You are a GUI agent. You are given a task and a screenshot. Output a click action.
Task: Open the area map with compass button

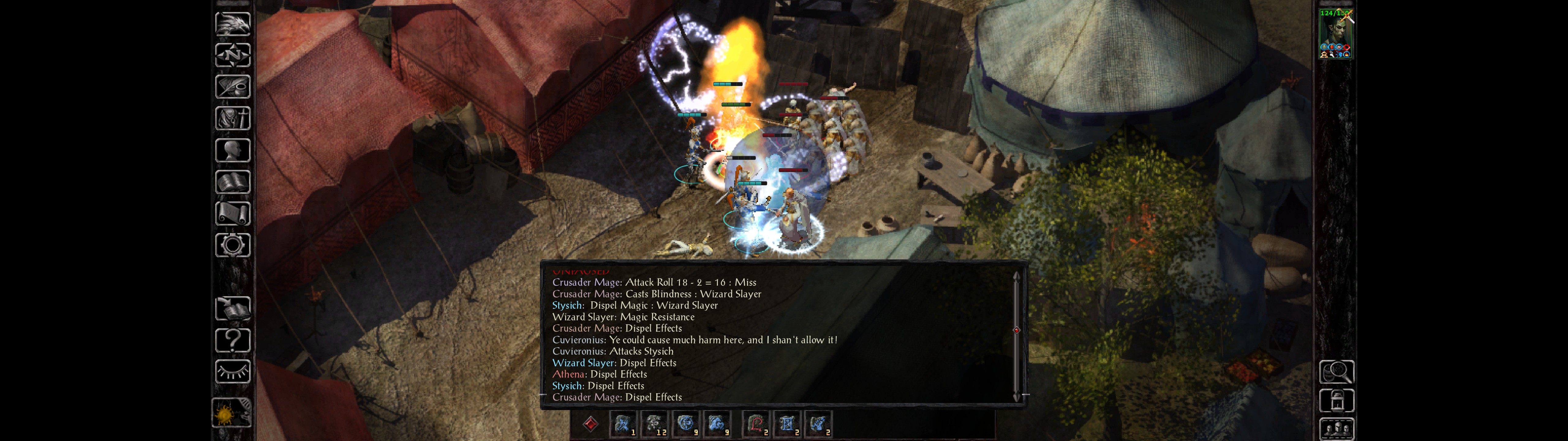click(x=232, y=55)
